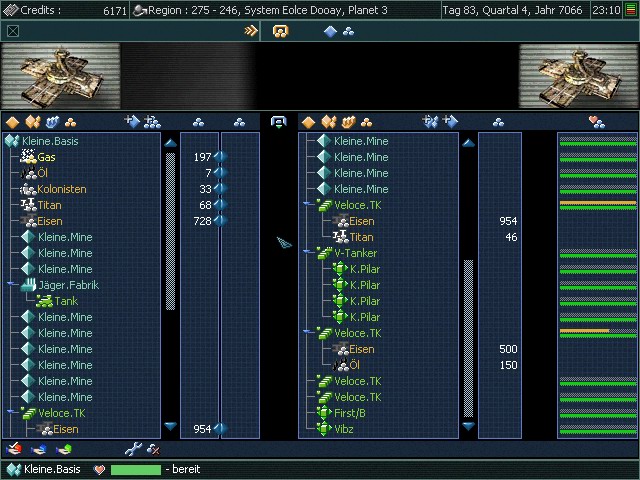Select the Vibz ship entry
Viewport: 640px width, 480px height.
pyautogui.click(x=344, y=429)
